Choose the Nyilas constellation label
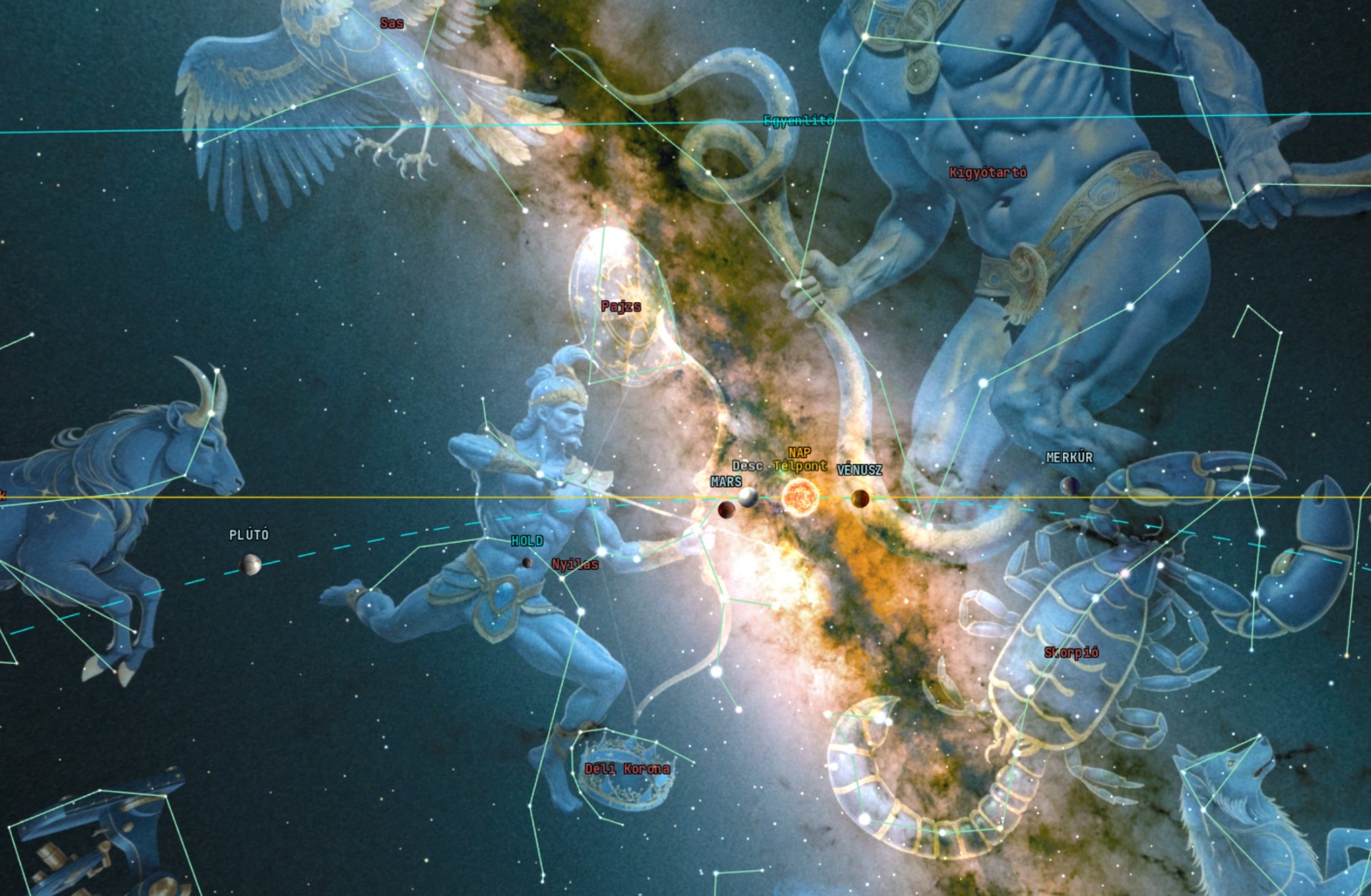The height and width of the screenshot is (896, 1371). click(x=575, y=565)
